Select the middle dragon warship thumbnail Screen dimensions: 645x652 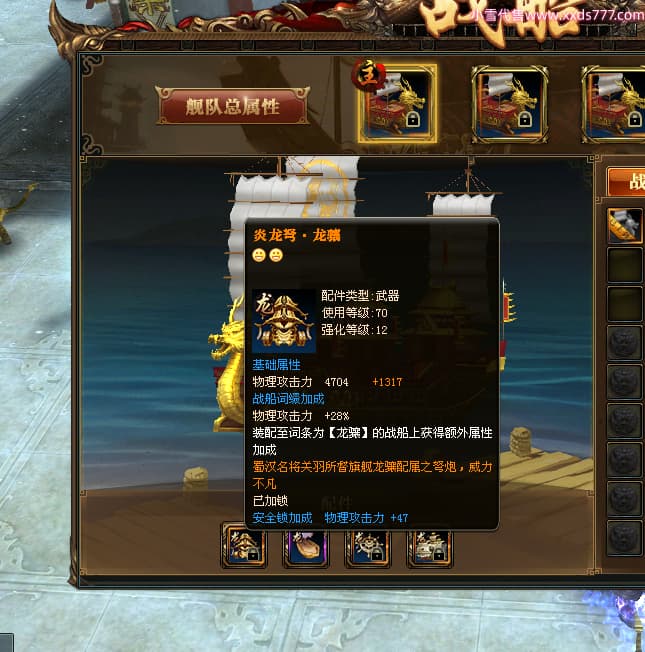tap(509, 103)
